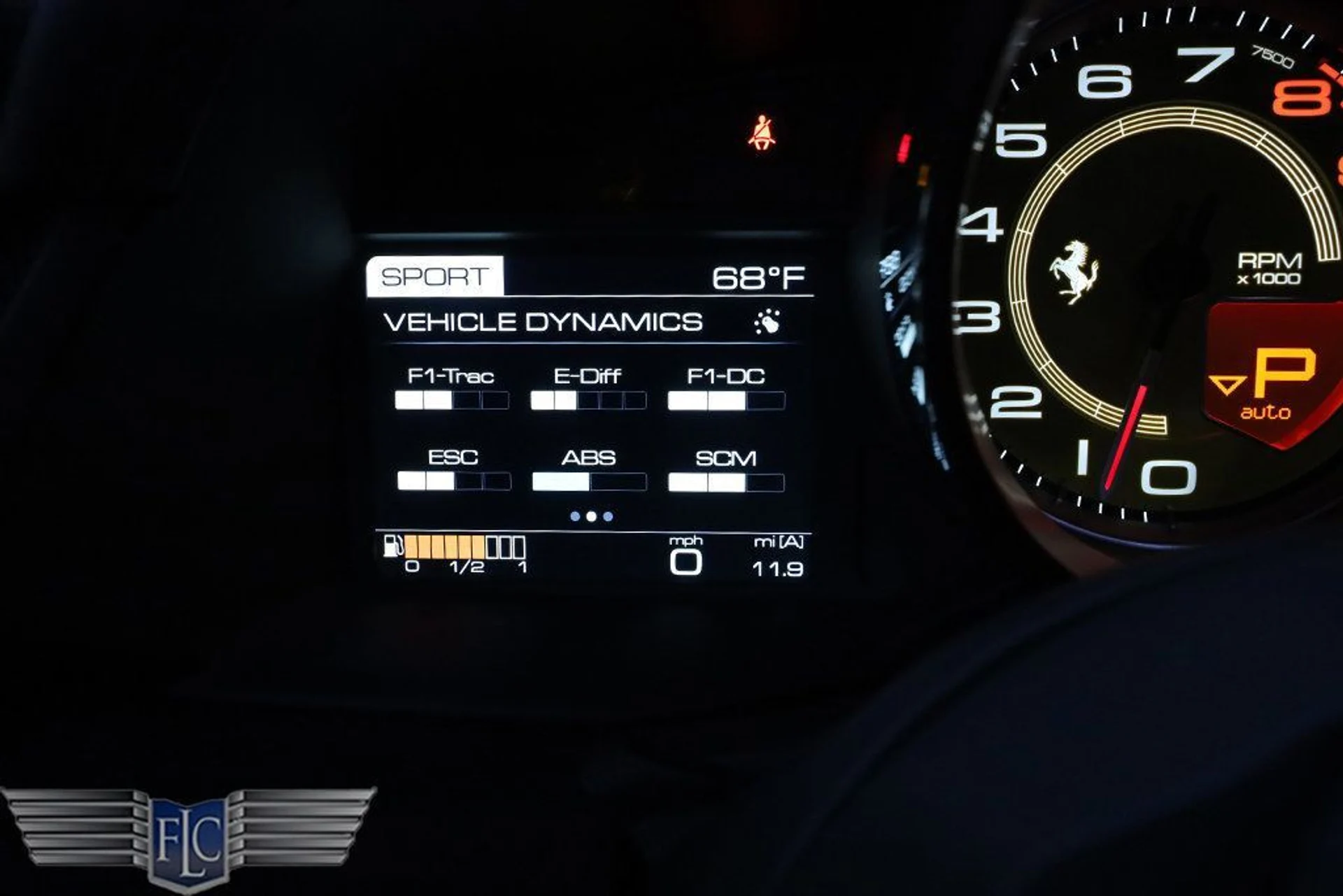Viewport: 1343px width, 896px height.
Task: Select the F1-DC setting
Action: (726, 388)
